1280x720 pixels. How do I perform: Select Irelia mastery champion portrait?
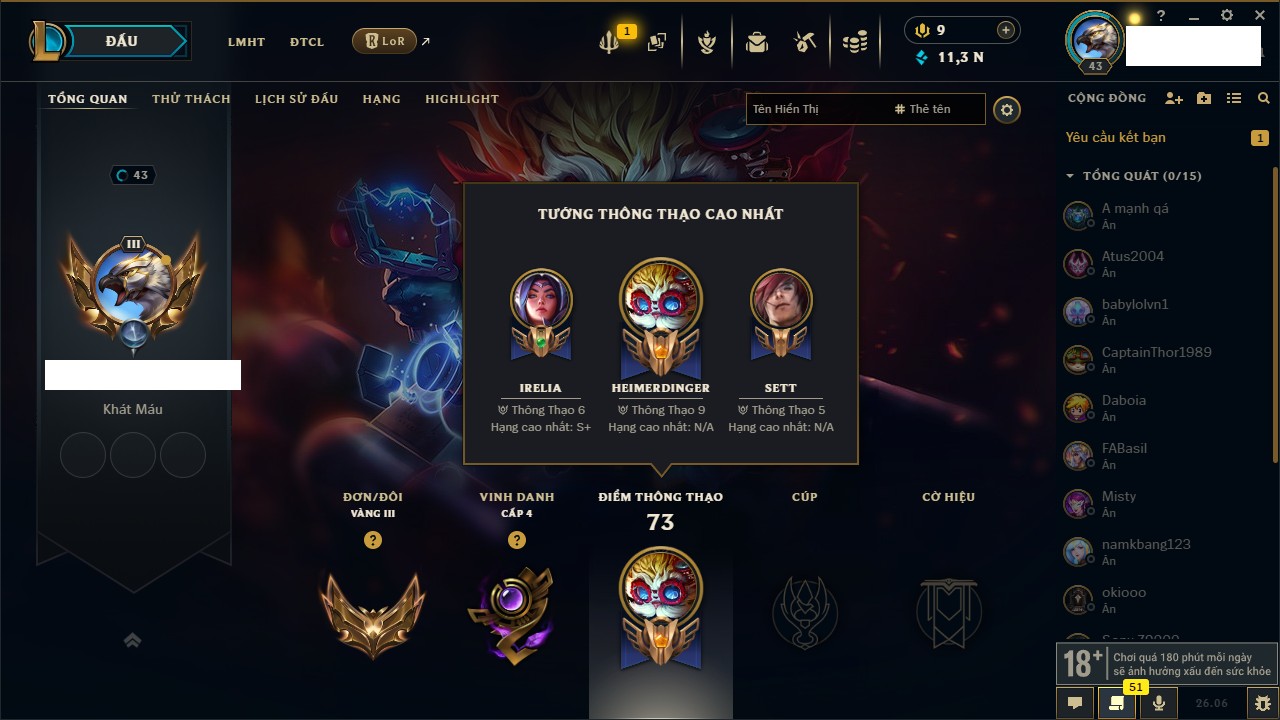tap(540, 300)
